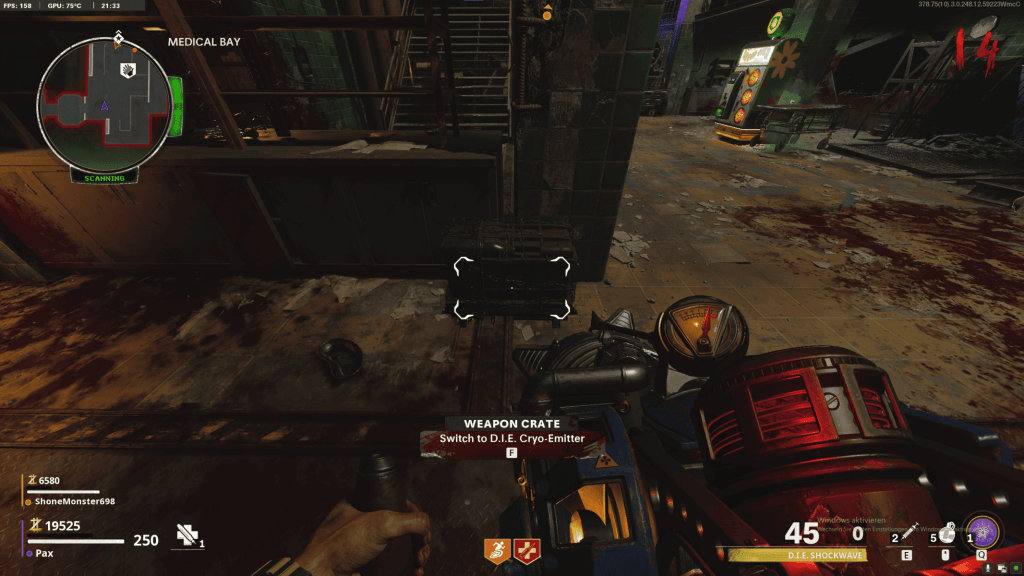
Task: Click the Stamin-Up running perk icon
Action: (497, 548)
